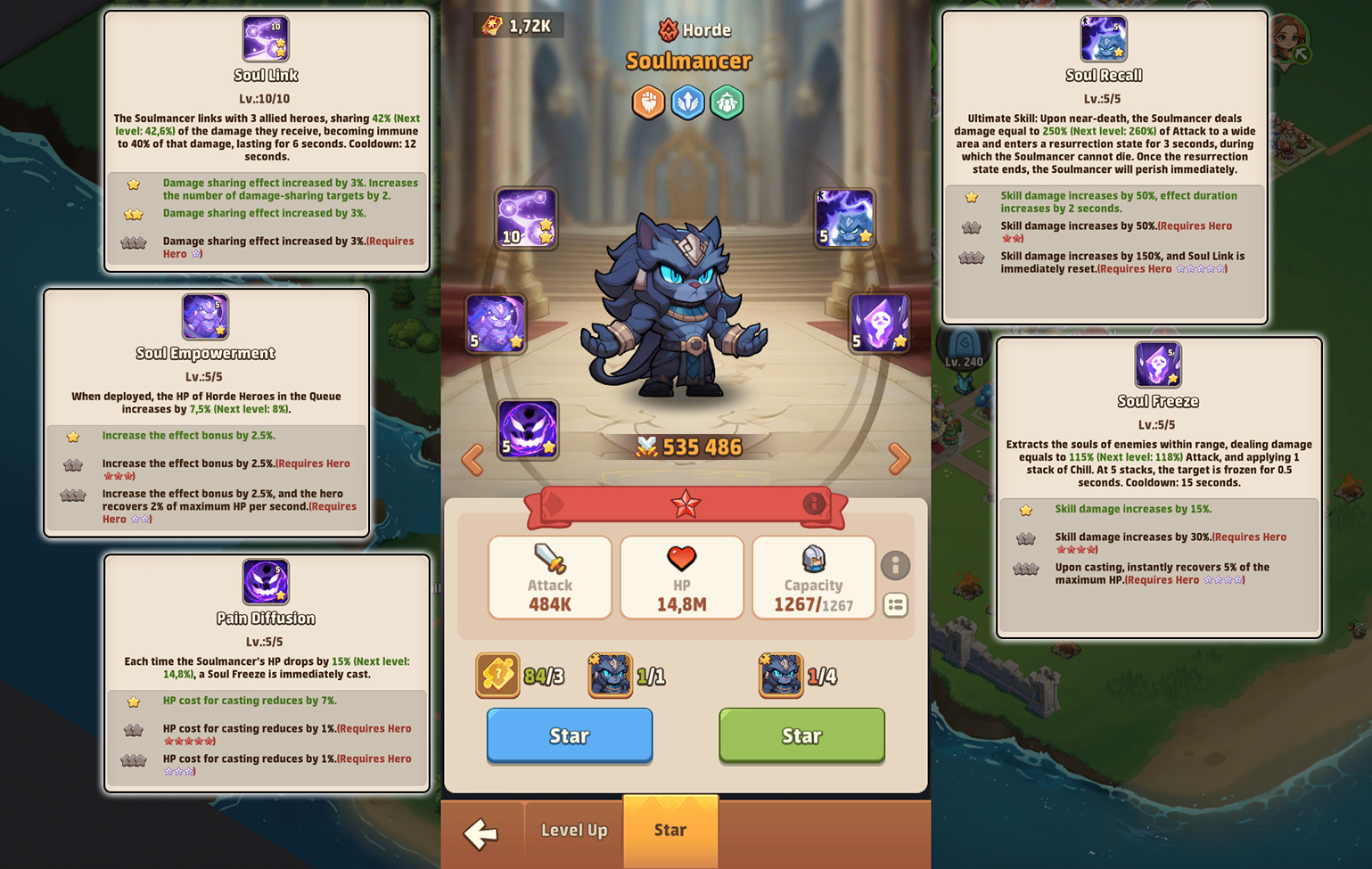Select the Soul Empowerment skill icon

496,324
